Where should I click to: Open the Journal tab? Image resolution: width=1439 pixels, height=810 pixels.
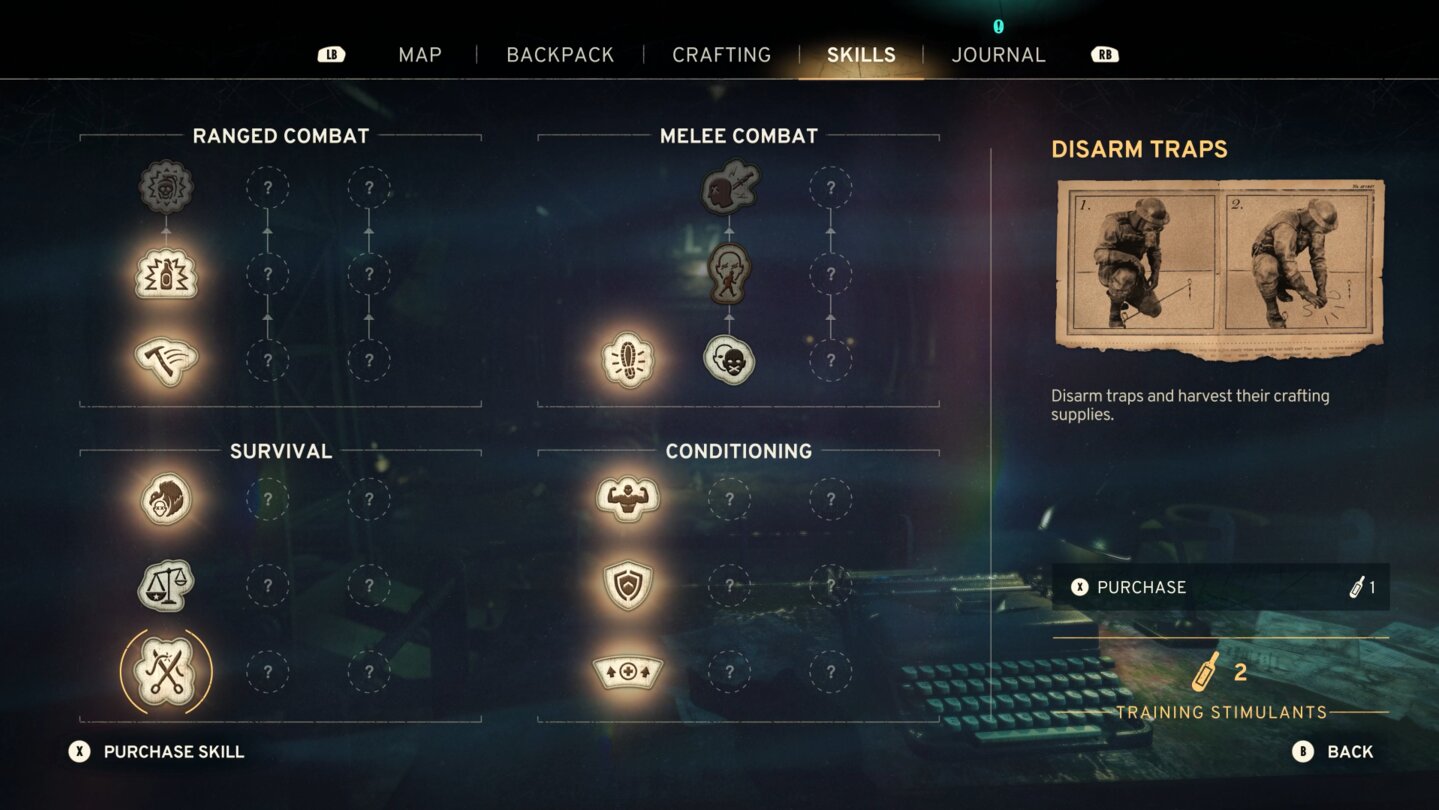pos(998,55)
